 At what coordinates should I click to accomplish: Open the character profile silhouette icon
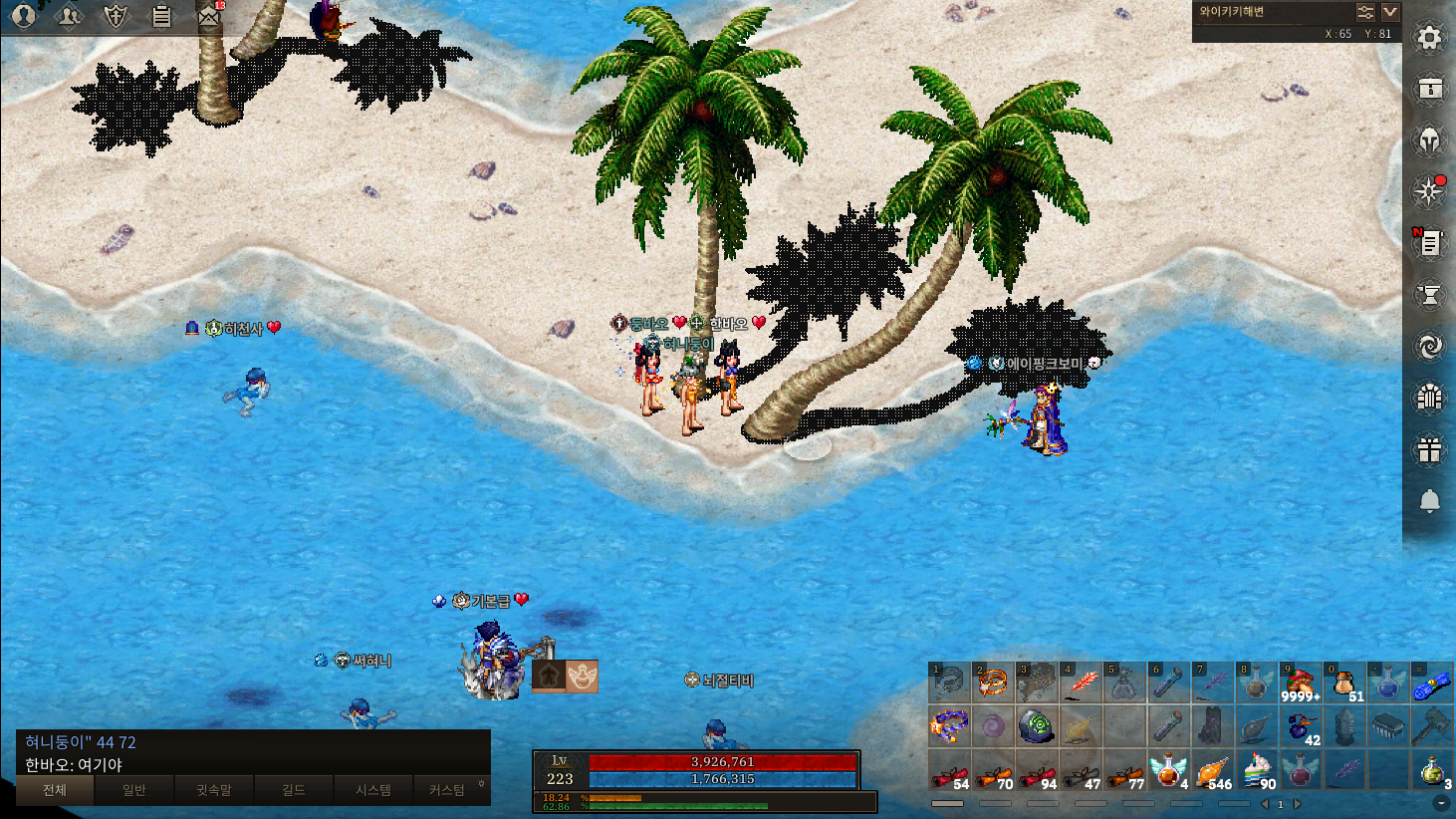23,16
